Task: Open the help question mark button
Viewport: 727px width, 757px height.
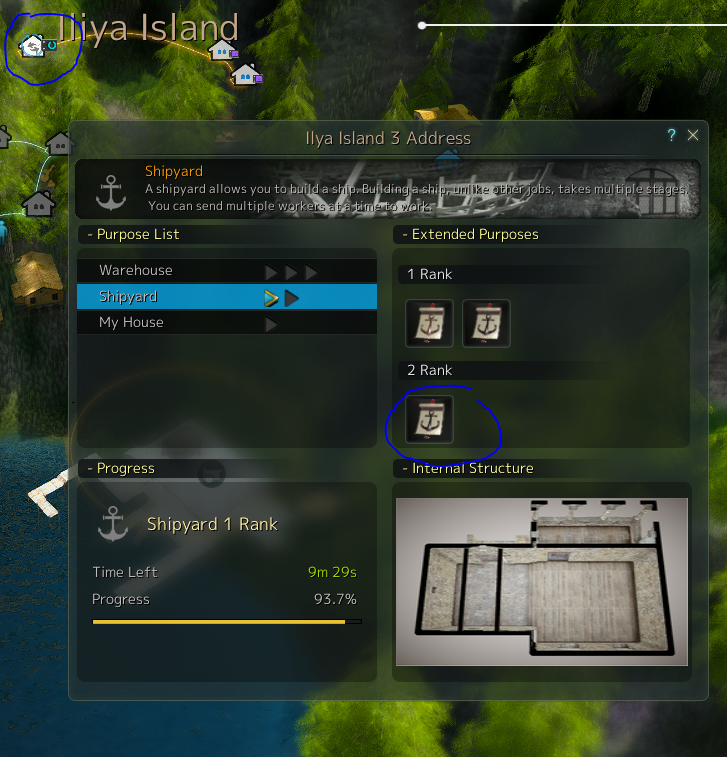Action: (x=672, y=136)
